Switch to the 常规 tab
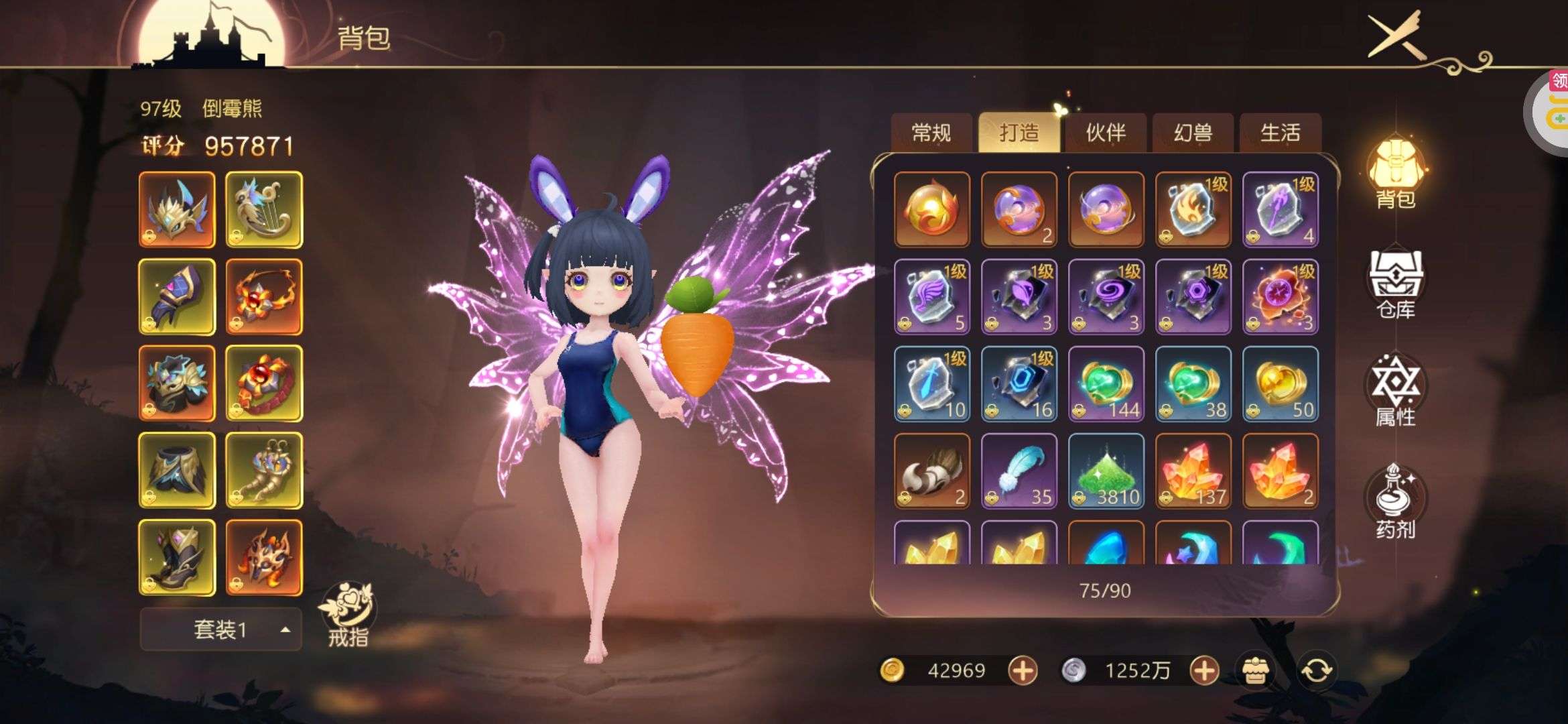The width and height of the screenshot is (1568, 724). pos(931,133)
